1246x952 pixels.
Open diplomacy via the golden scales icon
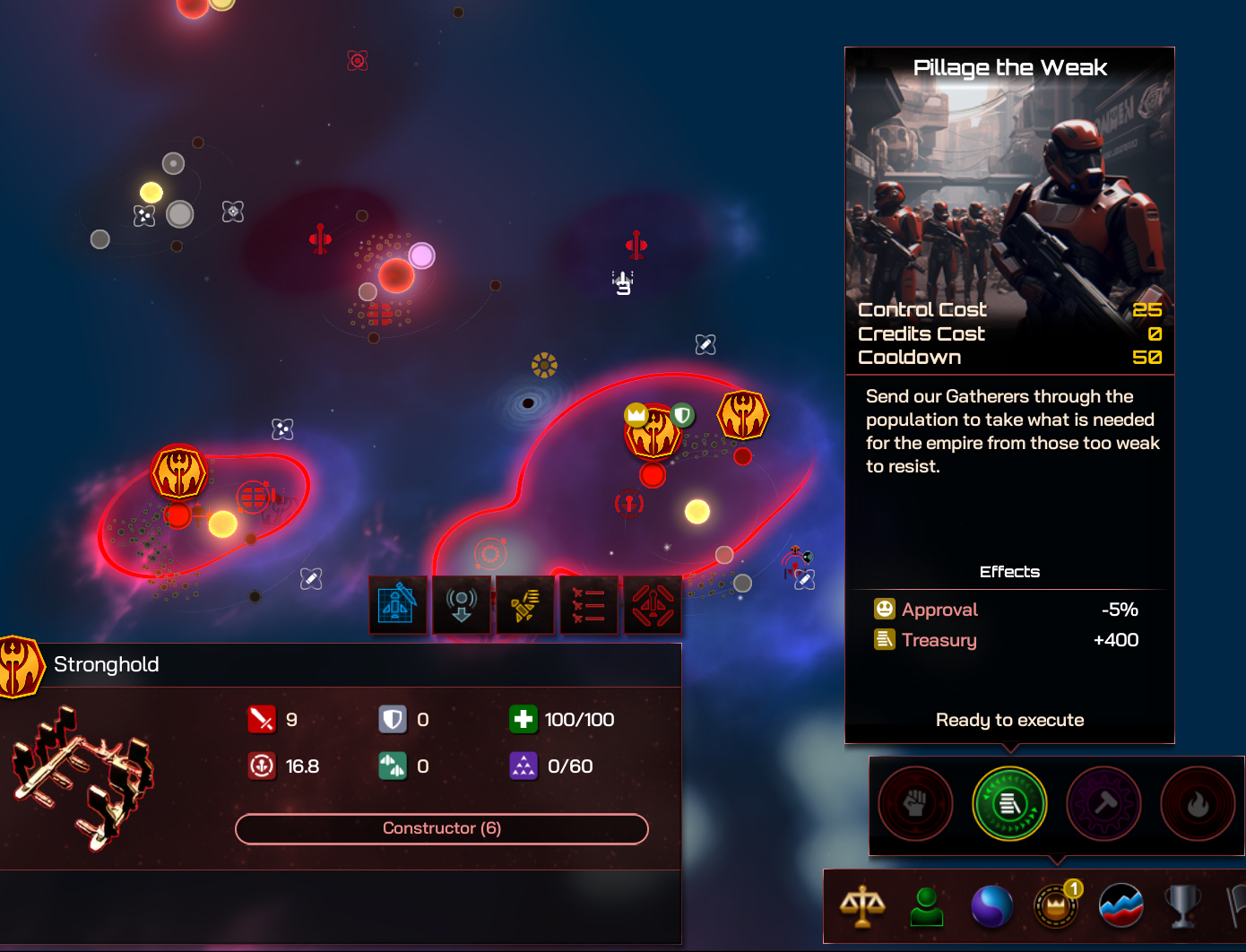pyautogui.click(x=862, y=906)
